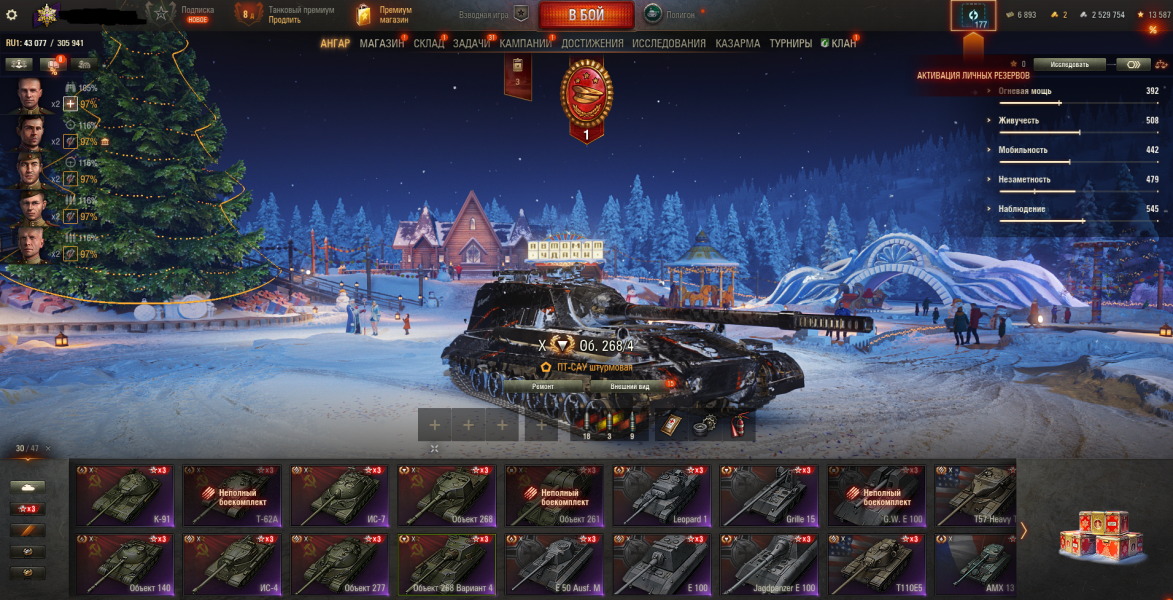The height and width of the screenshot is (600, 1173).
Task: Open the ЗАДАЧИ missions tab
Action: (471, 44)
